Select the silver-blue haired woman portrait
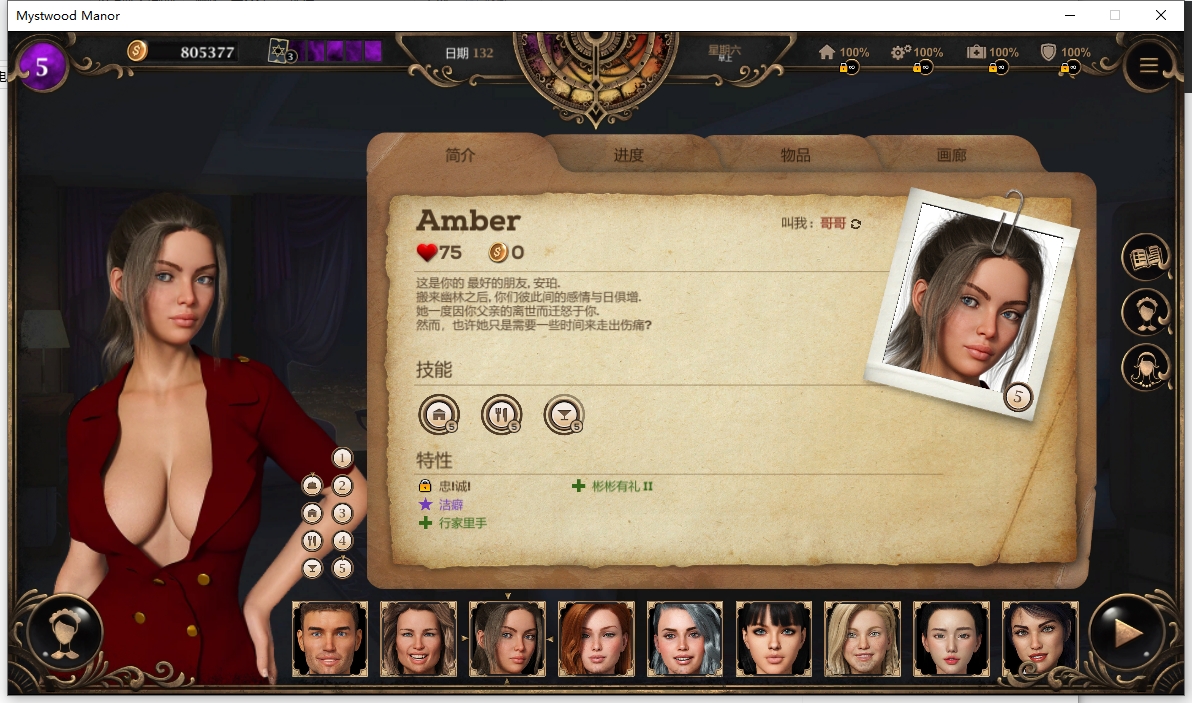 pyautogui.click(x=685, y=638)
